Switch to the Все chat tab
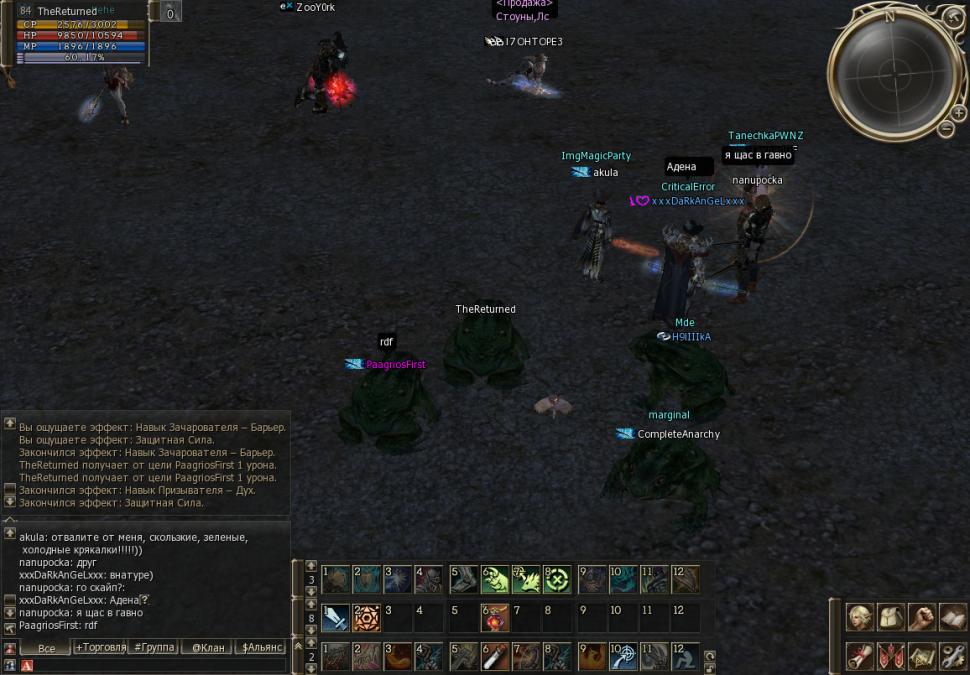Viewport: 970px width, 675px height. click(x=46, y=648)
